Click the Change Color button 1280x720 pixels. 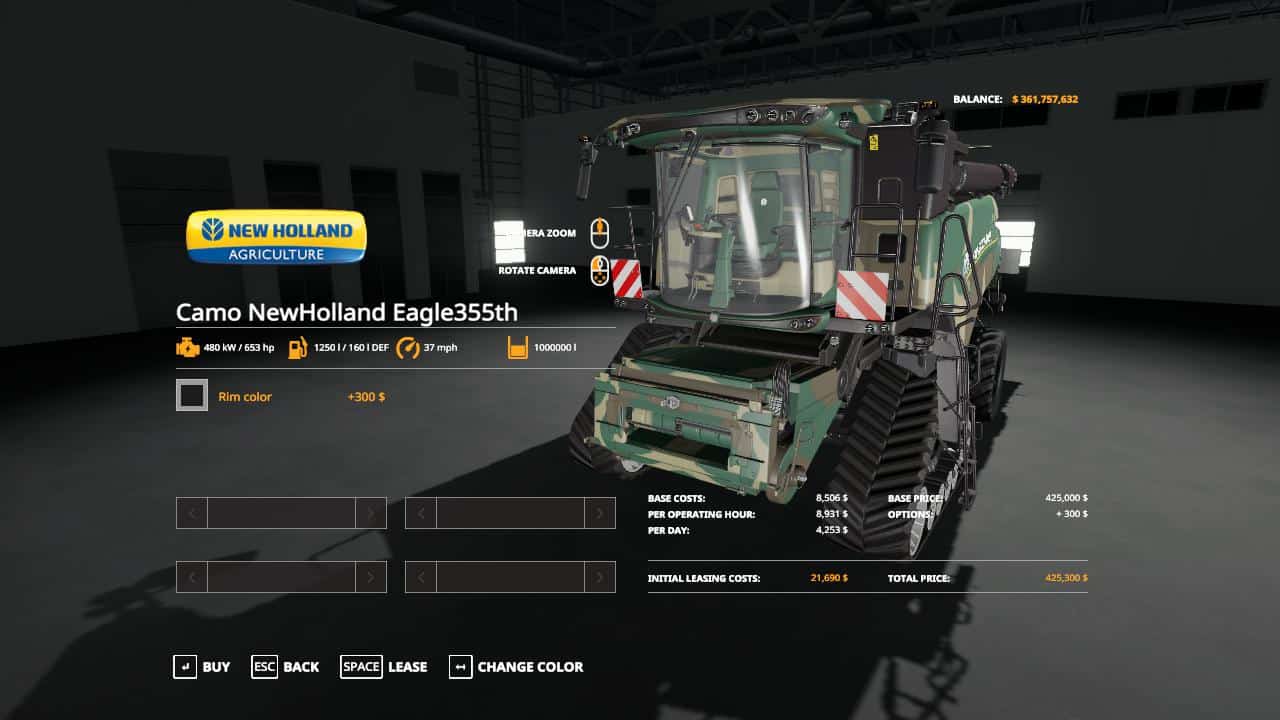tap(516, 667)
